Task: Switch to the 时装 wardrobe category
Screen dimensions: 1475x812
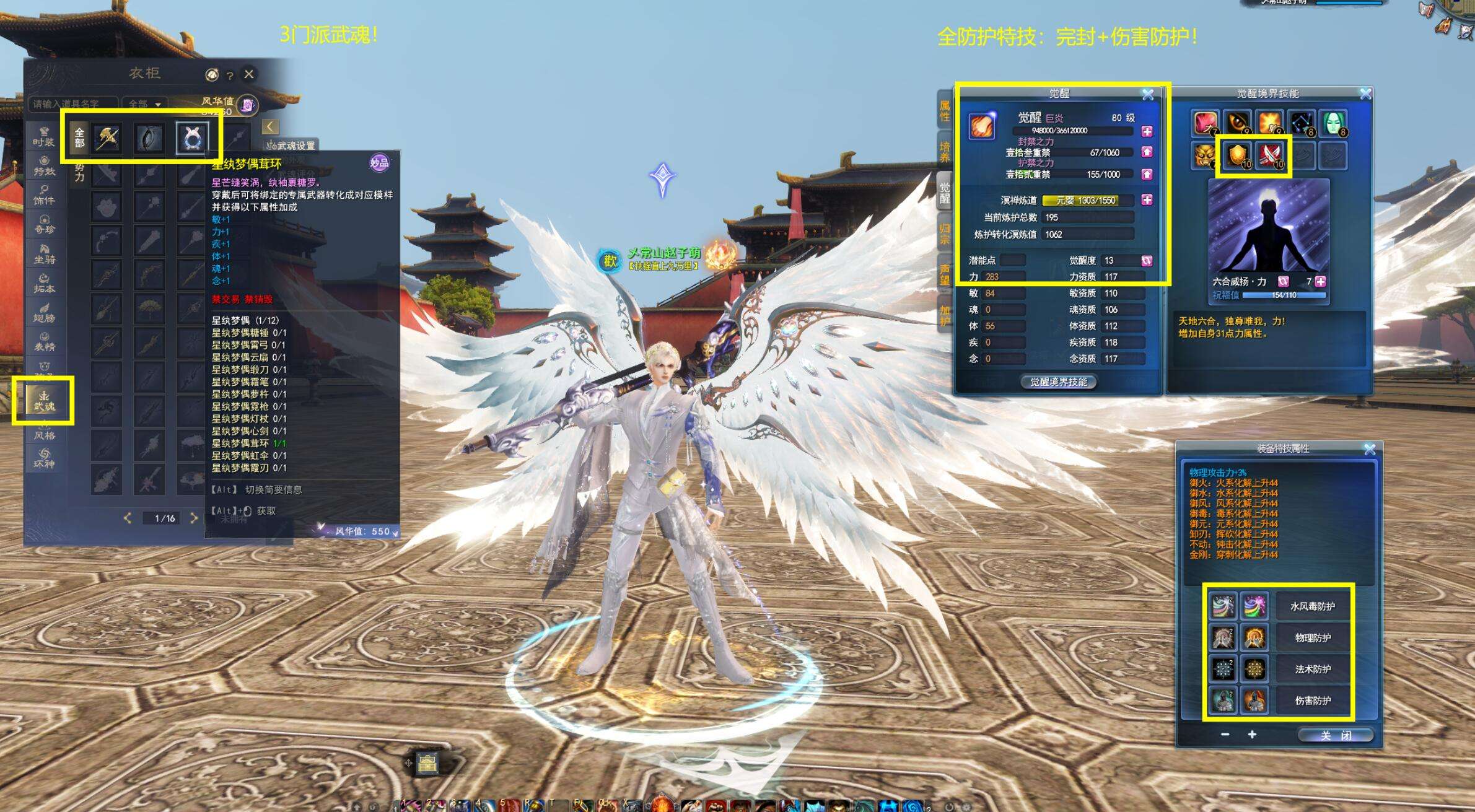Action: pos(44,136)
